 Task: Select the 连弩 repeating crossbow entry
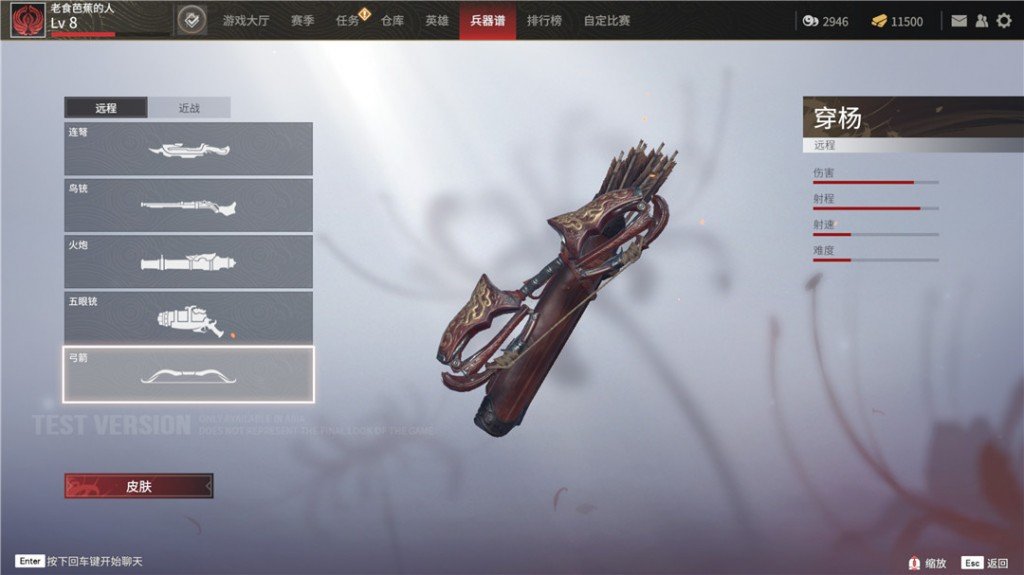coord(188,149)
